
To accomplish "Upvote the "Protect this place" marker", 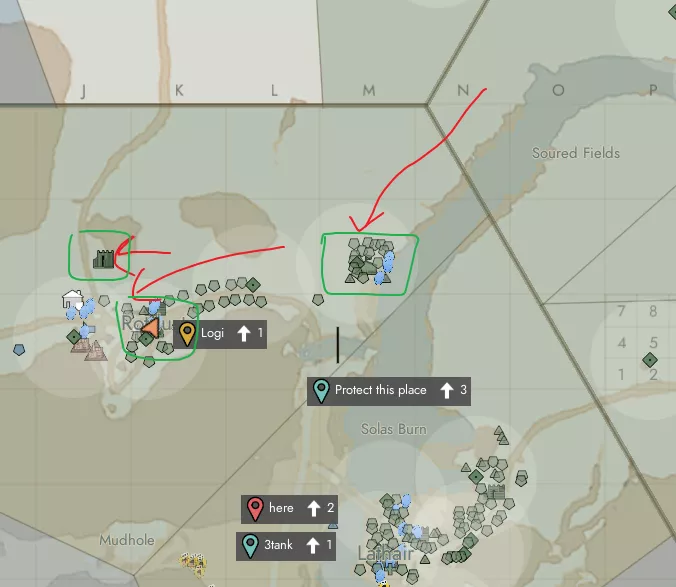I will (x=447, y=390).
